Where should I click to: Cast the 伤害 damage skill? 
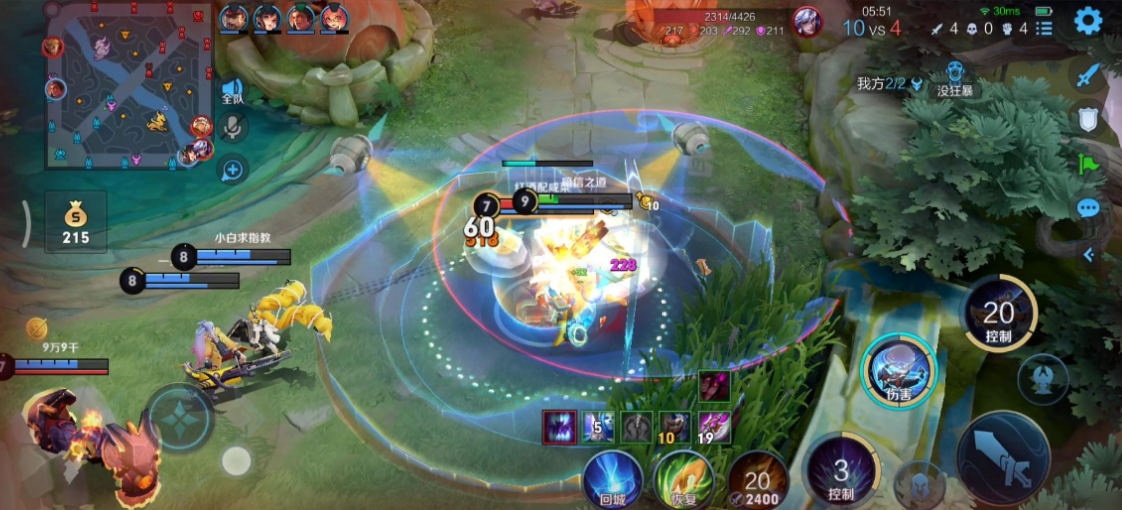click(898, 370)
